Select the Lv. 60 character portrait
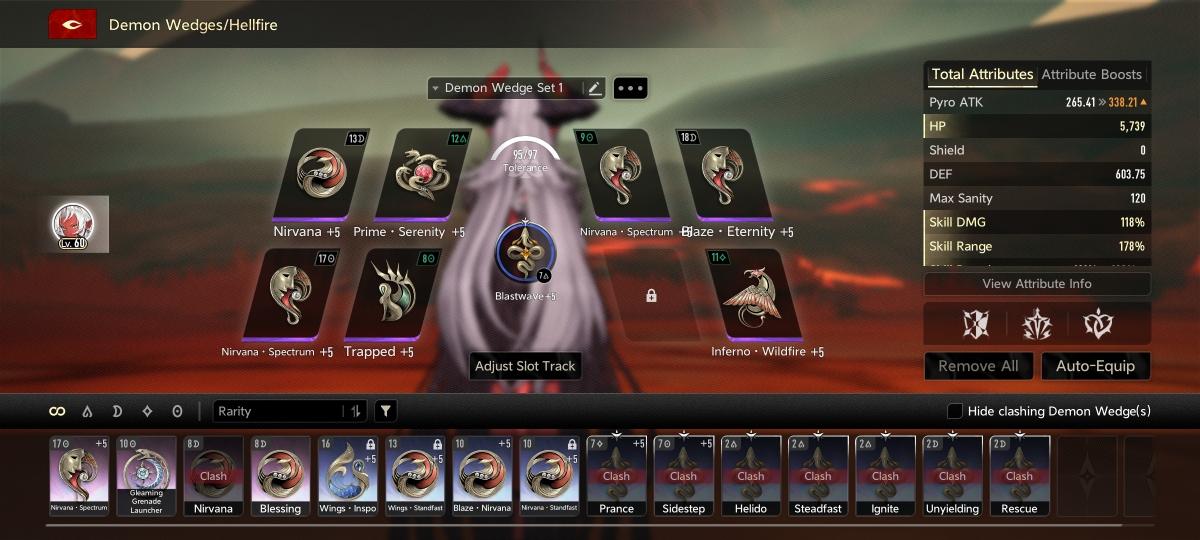Screen dimensions: 1200x540 pos(80,224)
